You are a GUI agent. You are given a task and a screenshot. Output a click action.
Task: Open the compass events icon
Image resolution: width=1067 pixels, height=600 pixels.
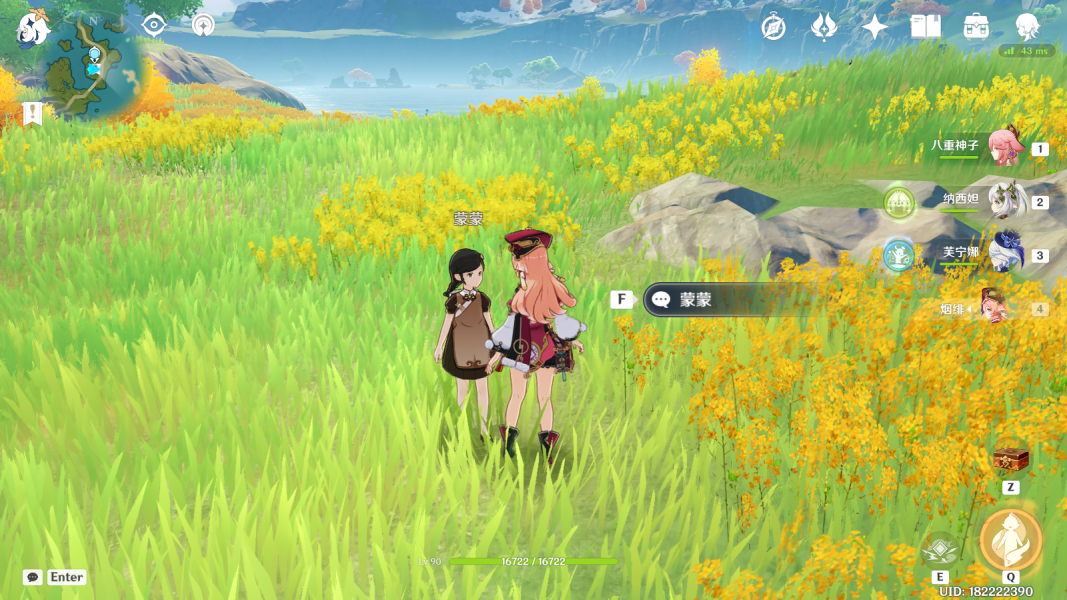coord(773,27)
